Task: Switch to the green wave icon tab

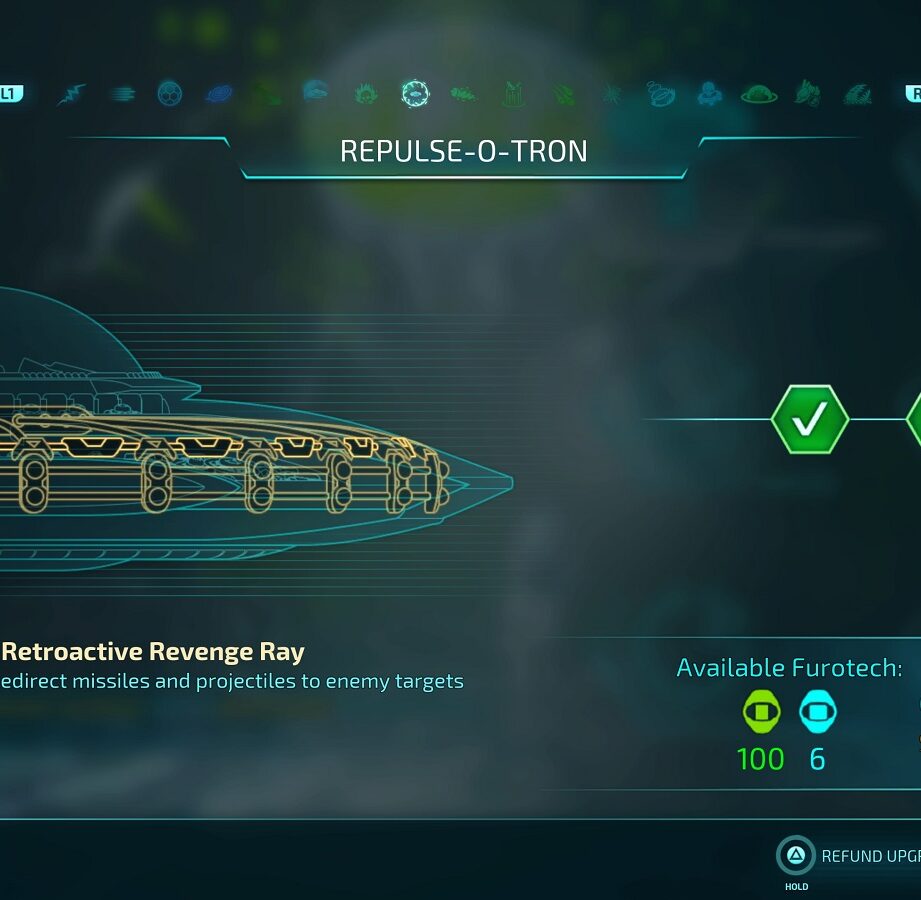Action: pyautogui.click(x=857, y=94)
